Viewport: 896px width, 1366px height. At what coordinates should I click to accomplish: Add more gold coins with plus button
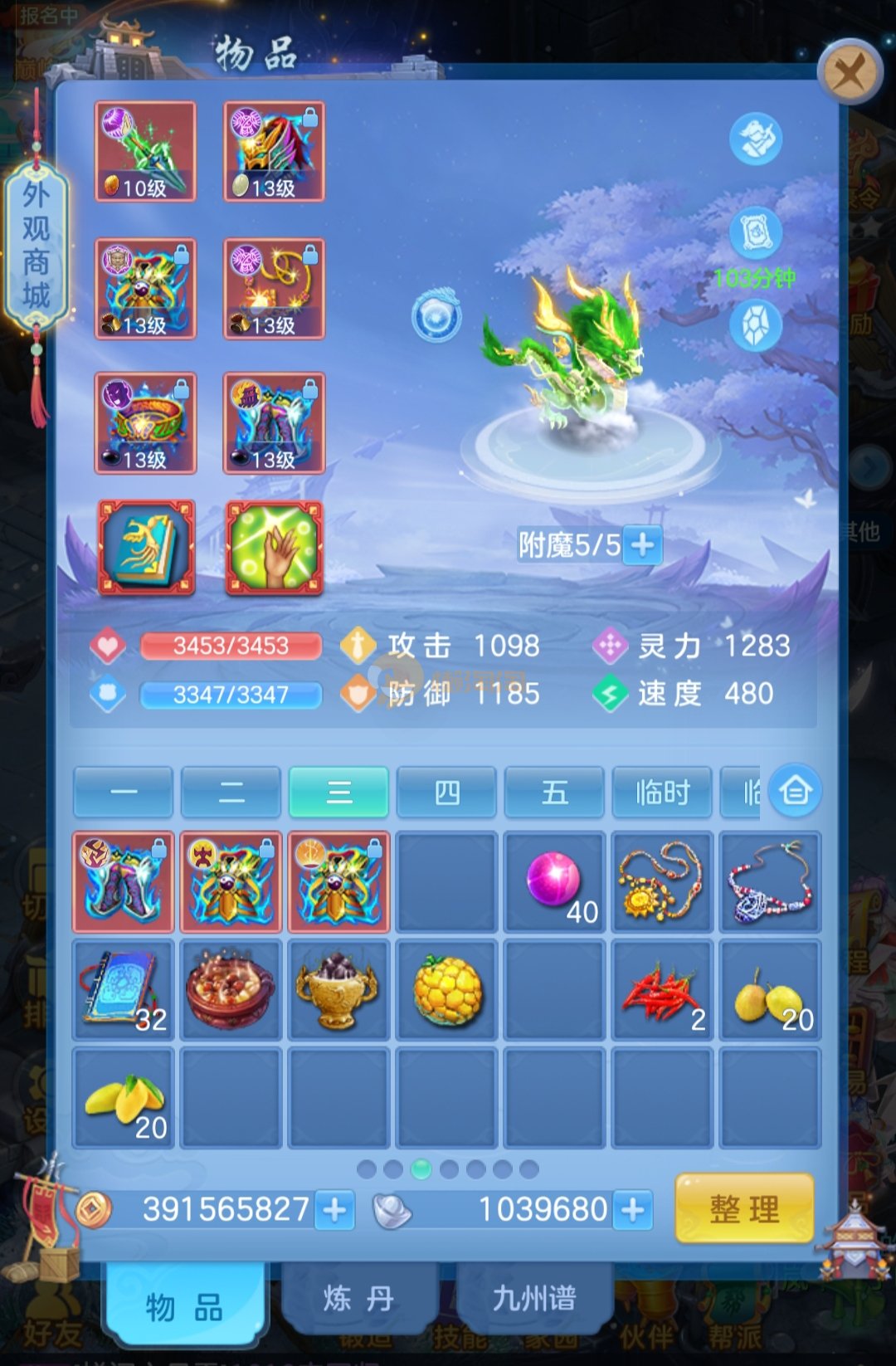(x=335, y=1210)
